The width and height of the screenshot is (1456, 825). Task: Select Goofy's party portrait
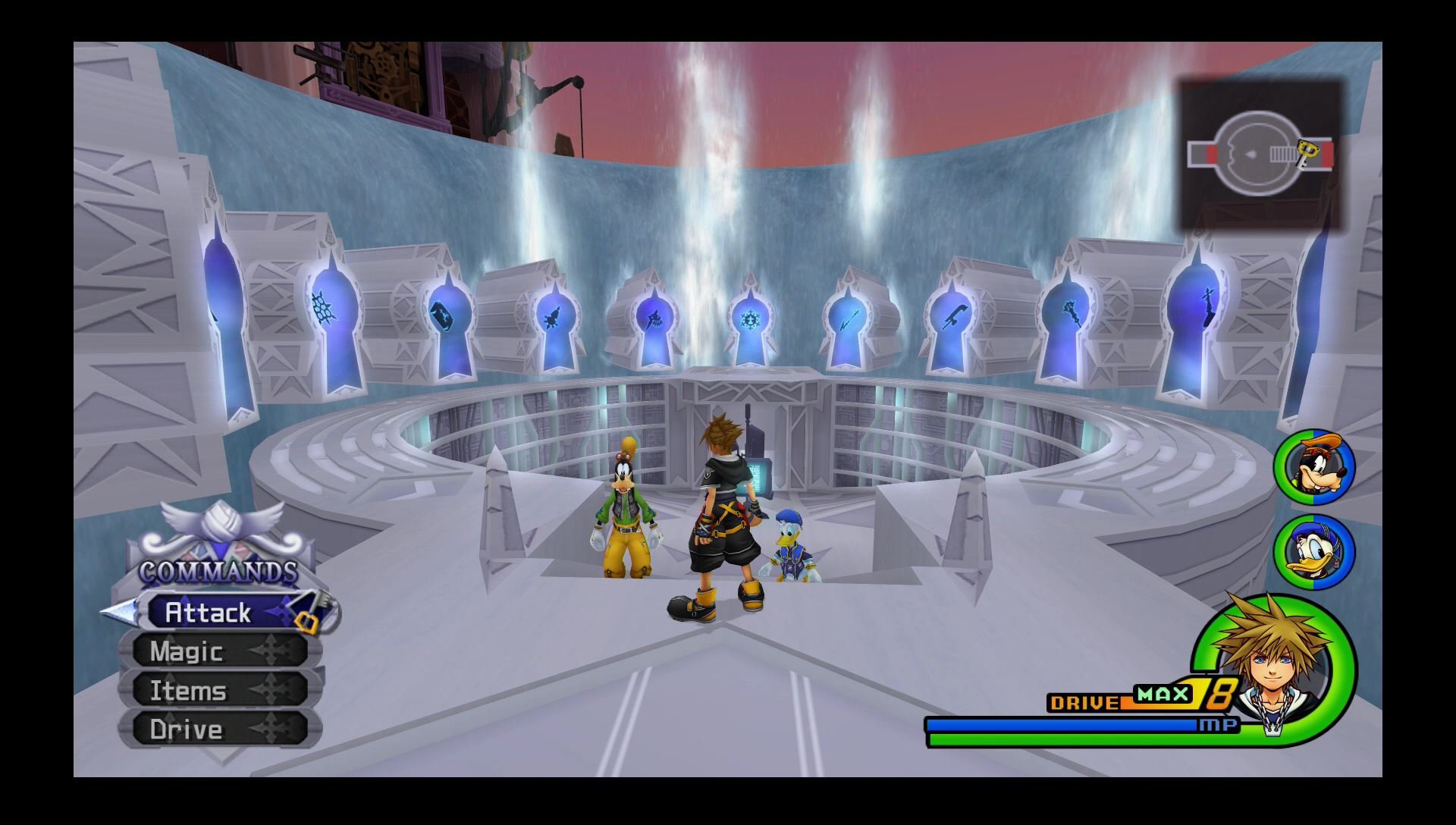coord(1314,467)
